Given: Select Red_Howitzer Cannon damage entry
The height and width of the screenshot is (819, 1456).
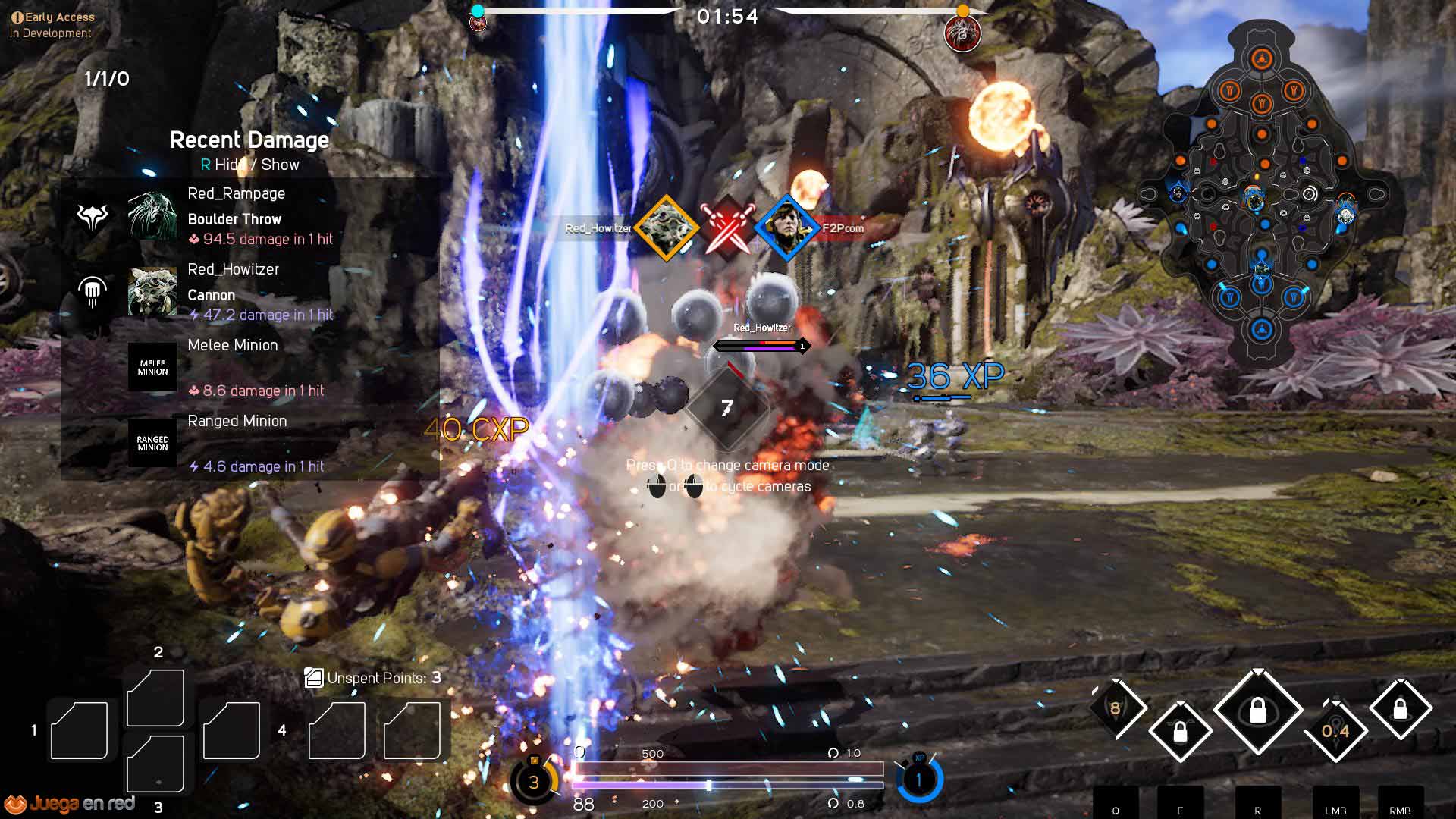Looking at the screenshot, I should (x=250, y=292).
